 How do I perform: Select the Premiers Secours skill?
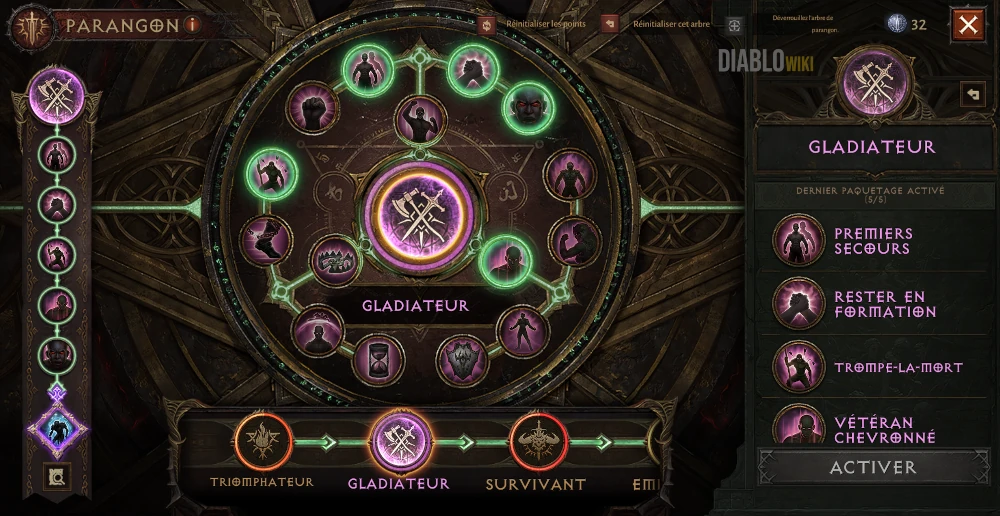[799, 240]
